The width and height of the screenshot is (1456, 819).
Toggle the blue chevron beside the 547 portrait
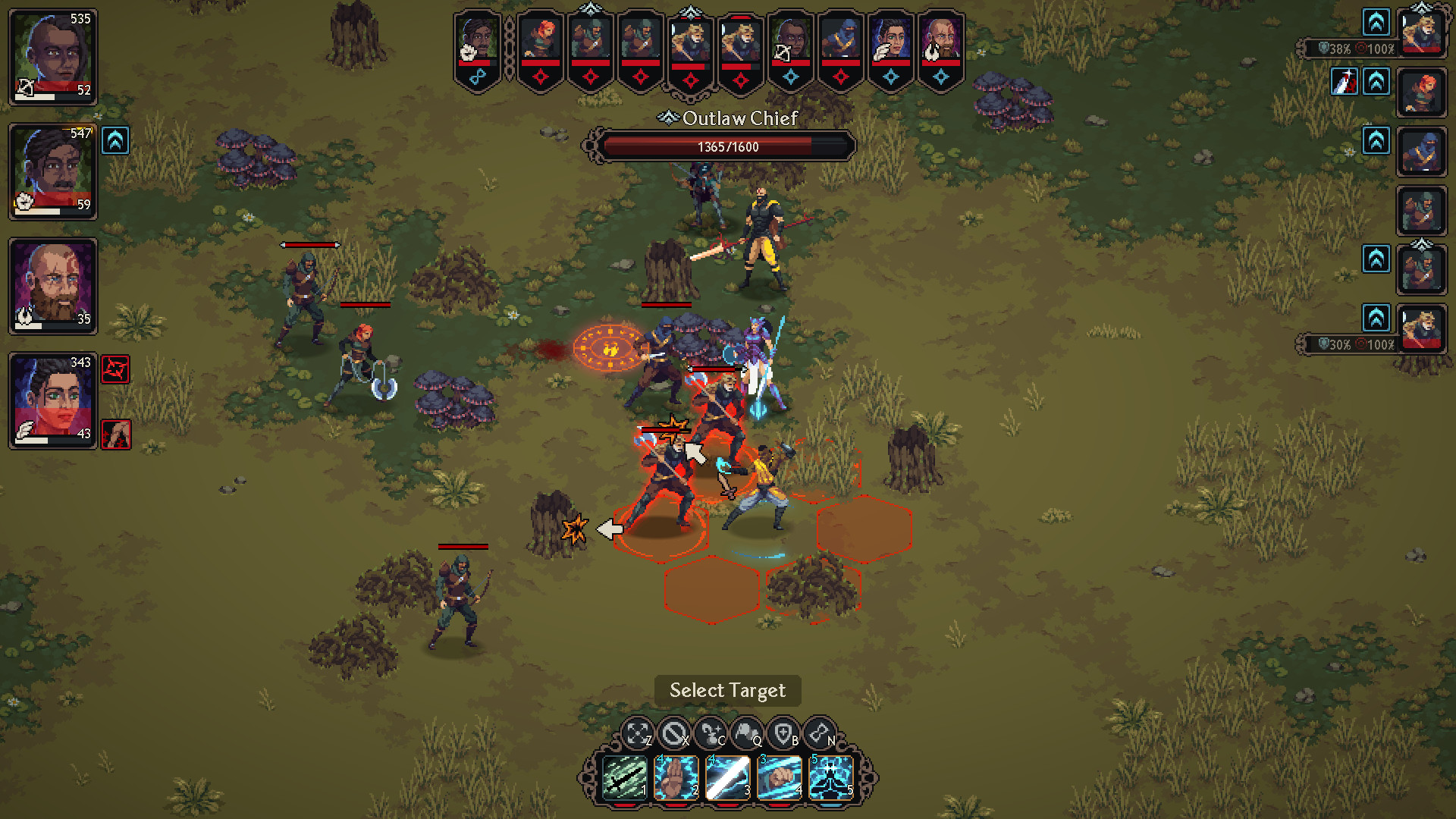[115, 140]
